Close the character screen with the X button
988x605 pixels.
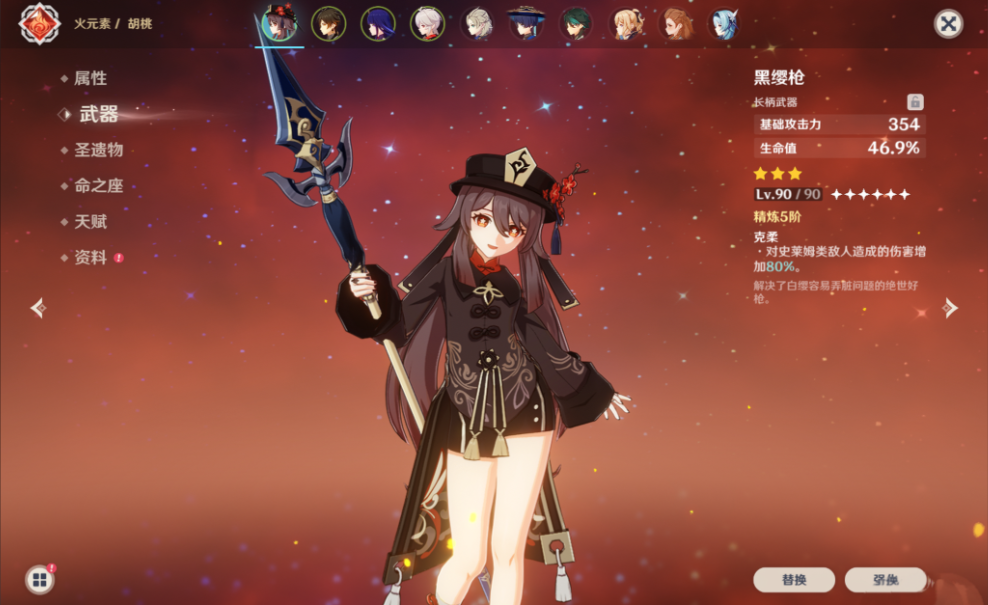click(x=948, y=24)
